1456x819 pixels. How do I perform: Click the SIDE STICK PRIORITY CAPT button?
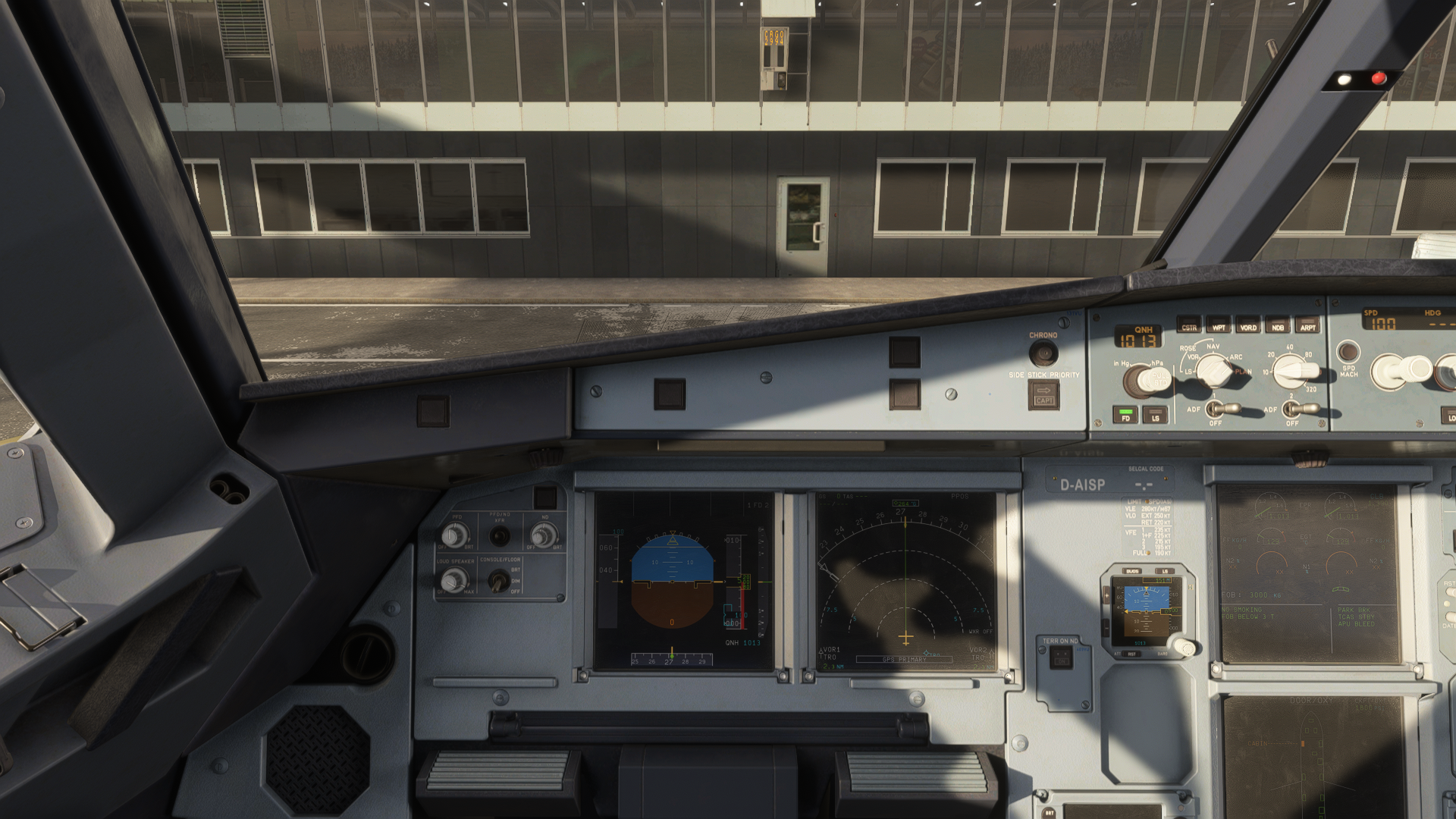[x=1043, y=394]
